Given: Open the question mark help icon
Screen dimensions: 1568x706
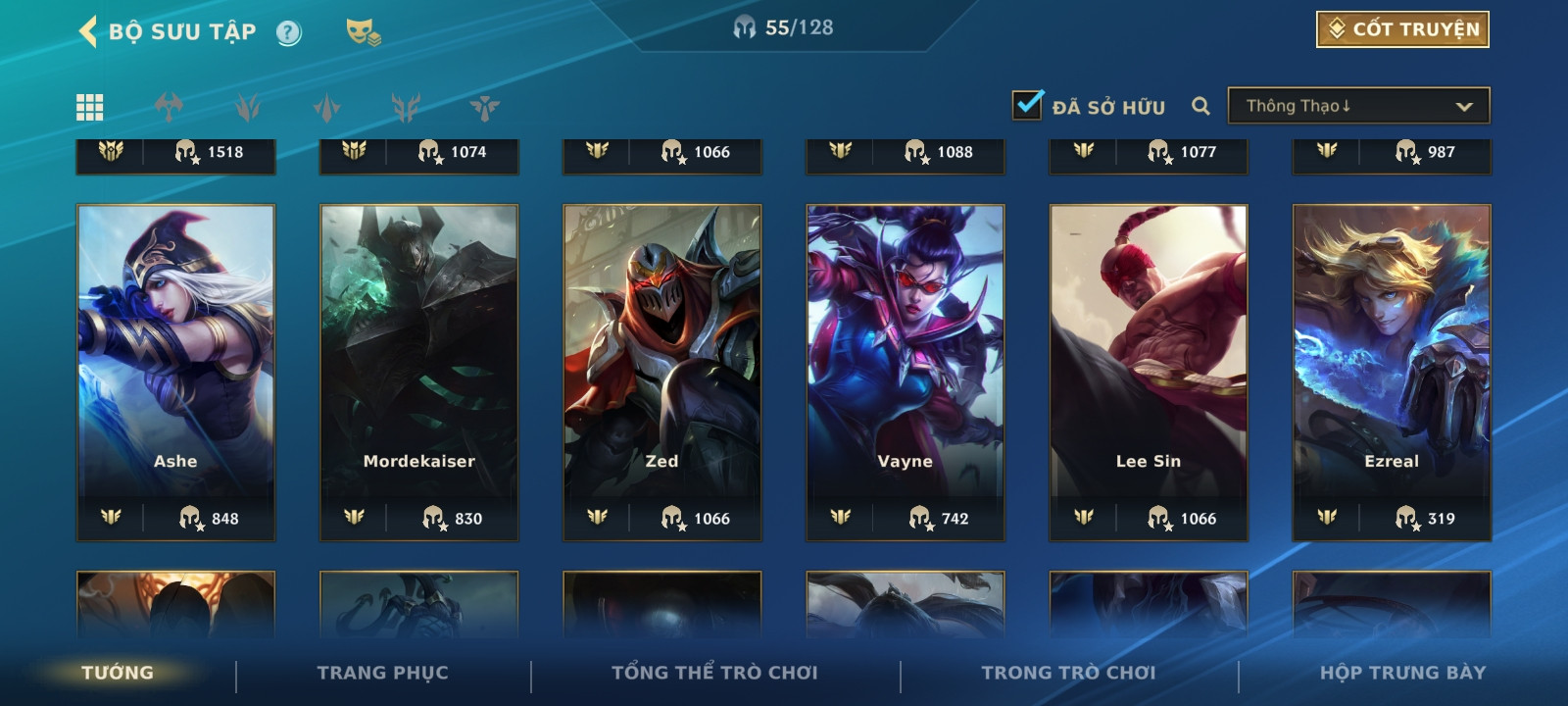Looking at the screenshot, I should tap(288, 33).
